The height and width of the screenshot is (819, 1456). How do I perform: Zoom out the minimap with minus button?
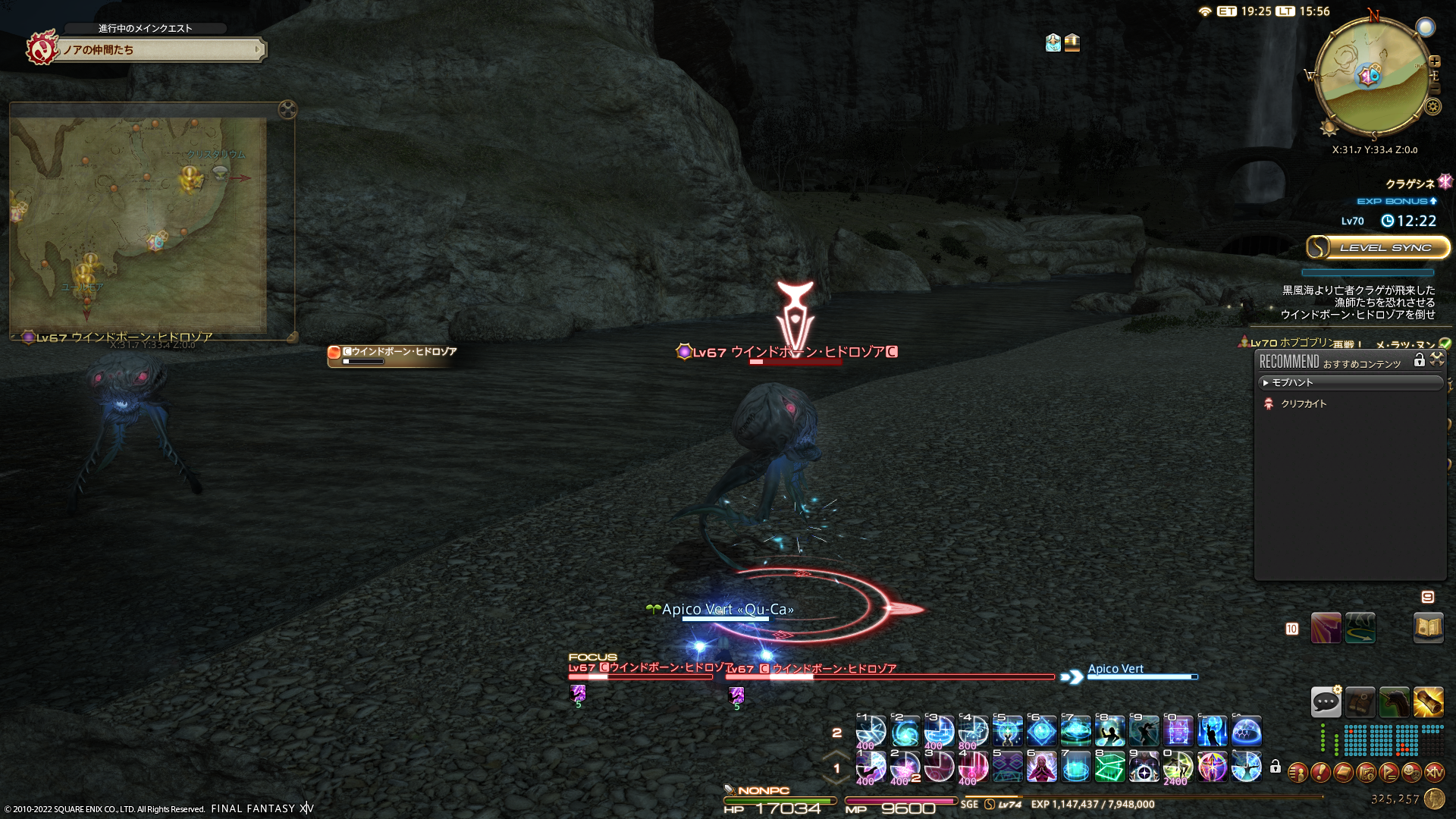point(1435,89)
